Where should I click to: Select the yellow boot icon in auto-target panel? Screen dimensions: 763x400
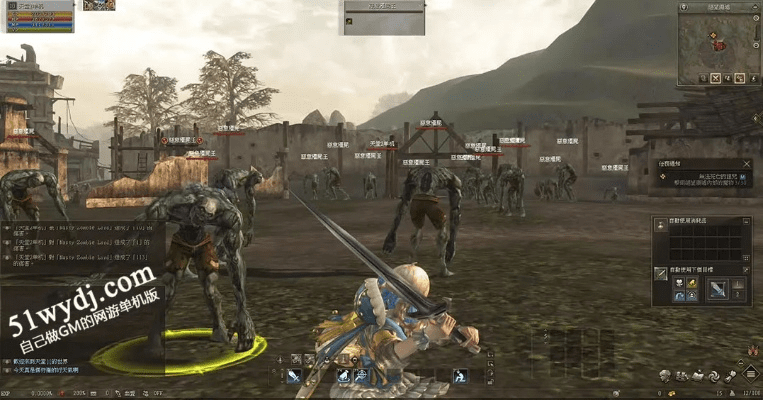pyautogui.click(x=691, y=284)
